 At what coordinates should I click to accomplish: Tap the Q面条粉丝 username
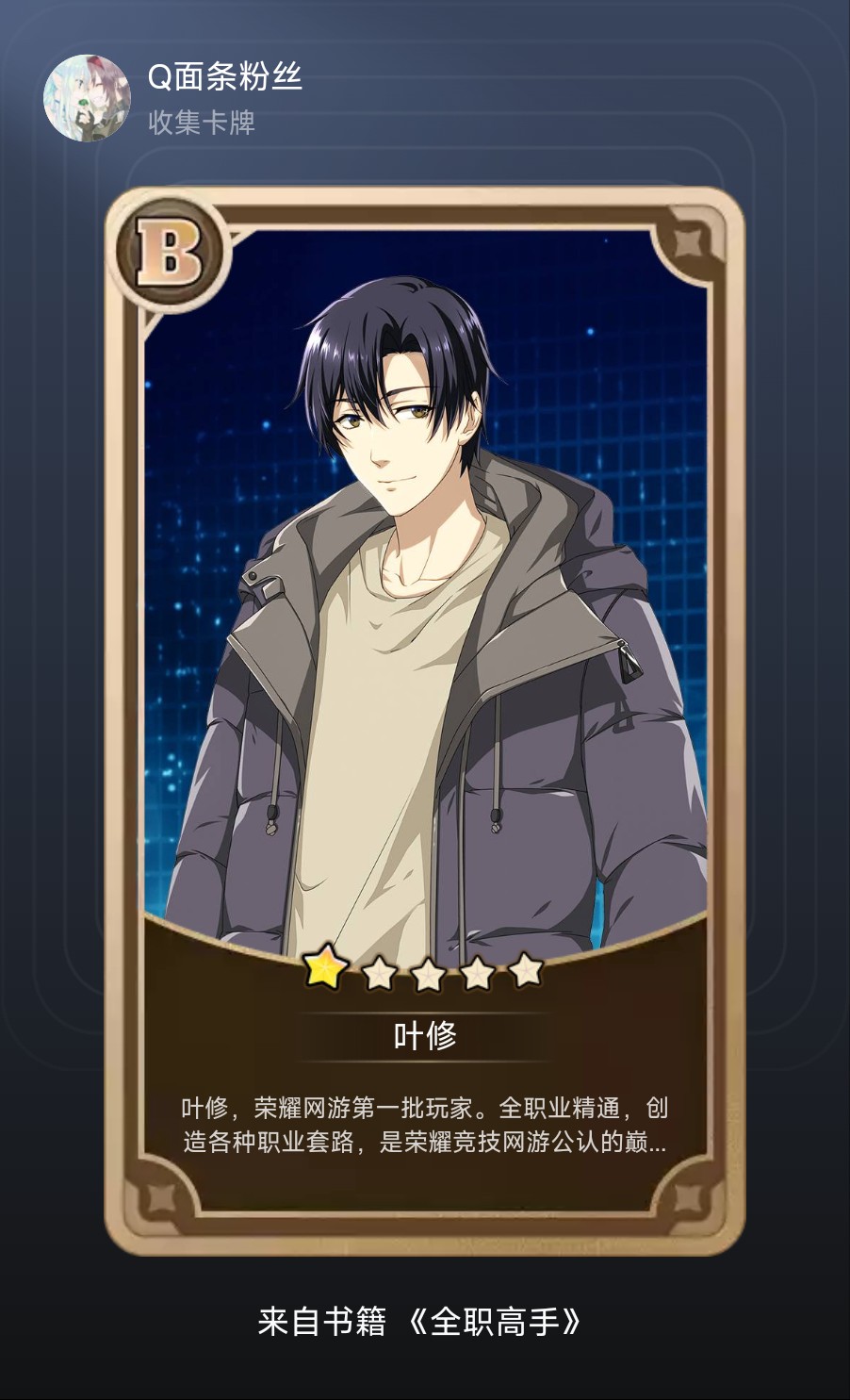224,77
